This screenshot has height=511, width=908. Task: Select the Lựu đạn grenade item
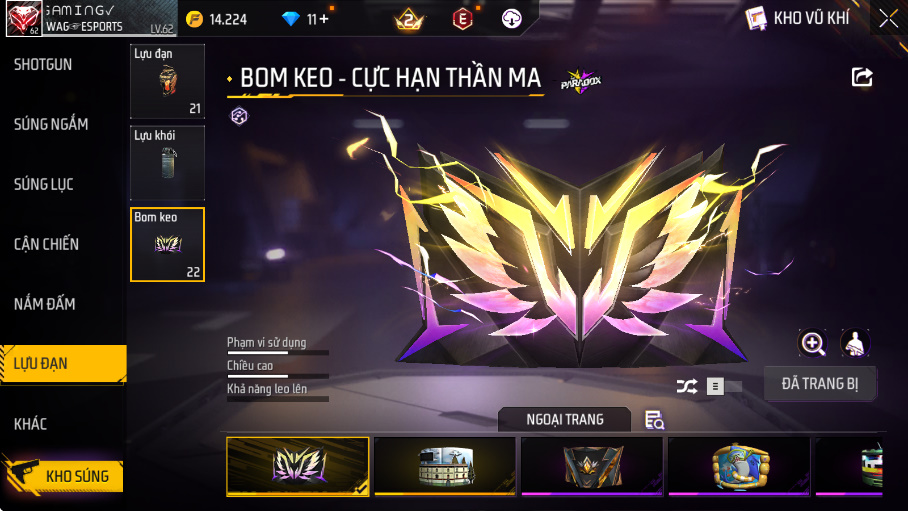[167, 82]
